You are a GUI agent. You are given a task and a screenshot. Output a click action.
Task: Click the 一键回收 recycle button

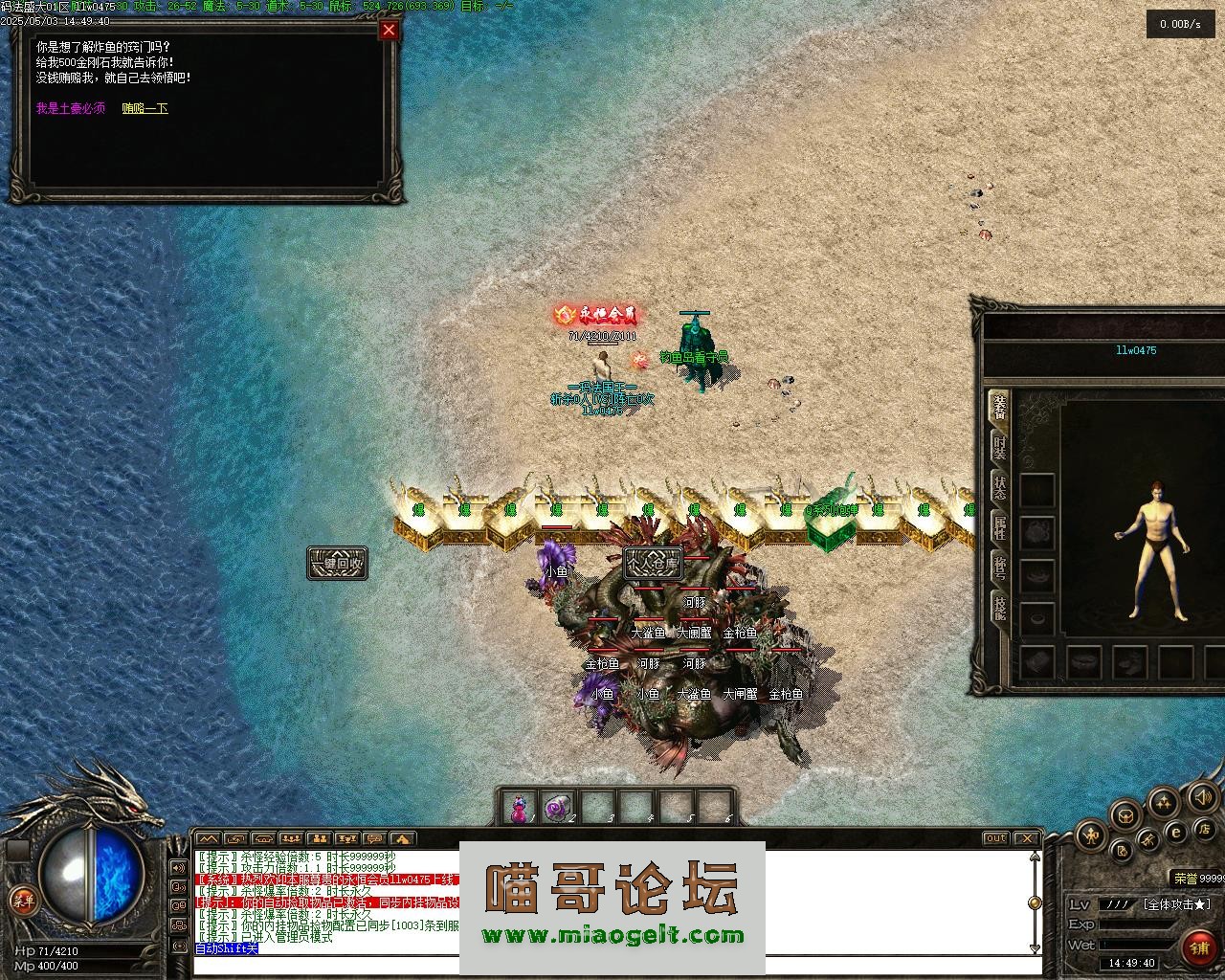[x=337, y=563]
